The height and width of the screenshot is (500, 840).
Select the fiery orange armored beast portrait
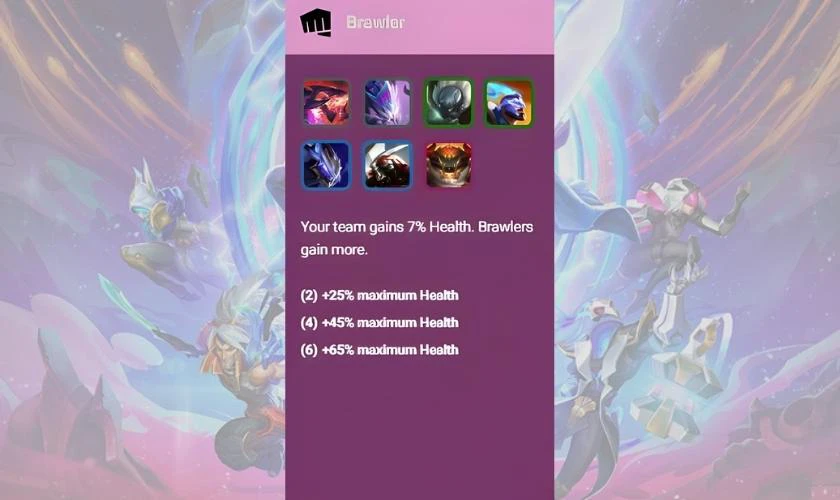[x=448, y=165]
